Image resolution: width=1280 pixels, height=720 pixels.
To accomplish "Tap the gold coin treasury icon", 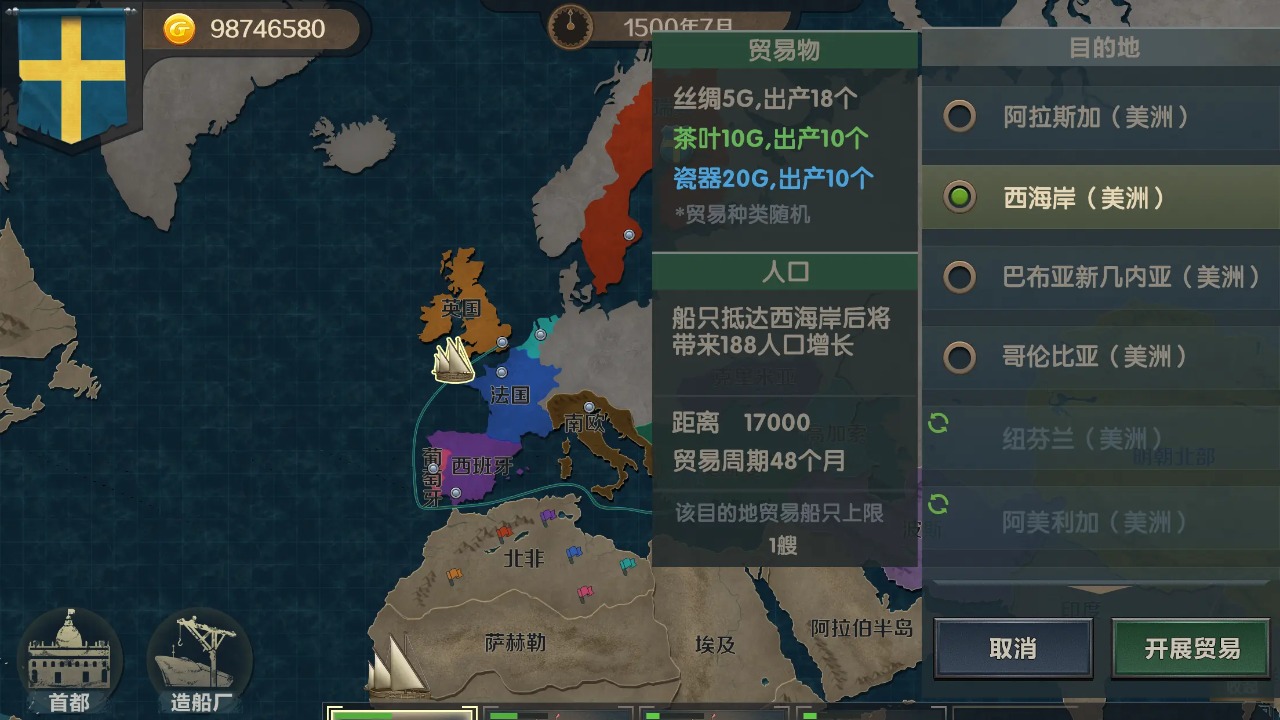I will coord(180,30).
